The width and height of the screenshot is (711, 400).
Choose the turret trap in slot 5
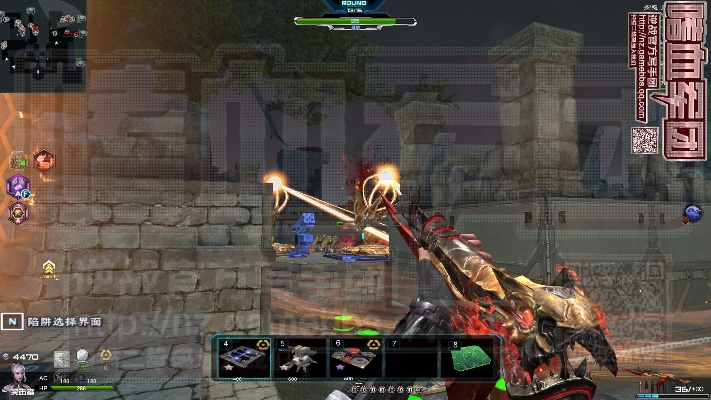tap(300, 359)
